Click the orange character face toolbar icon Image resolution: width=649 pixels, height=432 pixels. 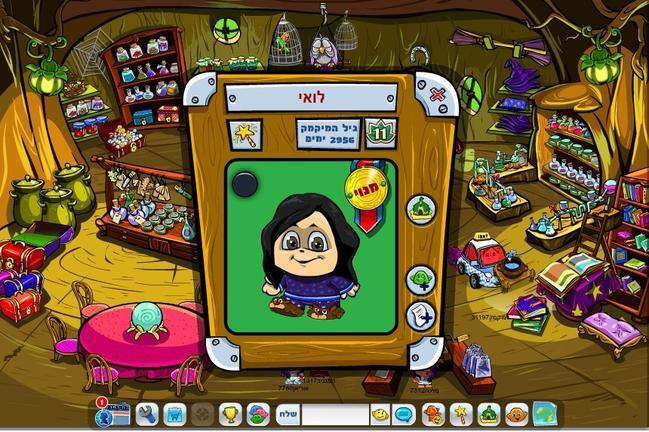pyautogui.click(x=516, y=414)
